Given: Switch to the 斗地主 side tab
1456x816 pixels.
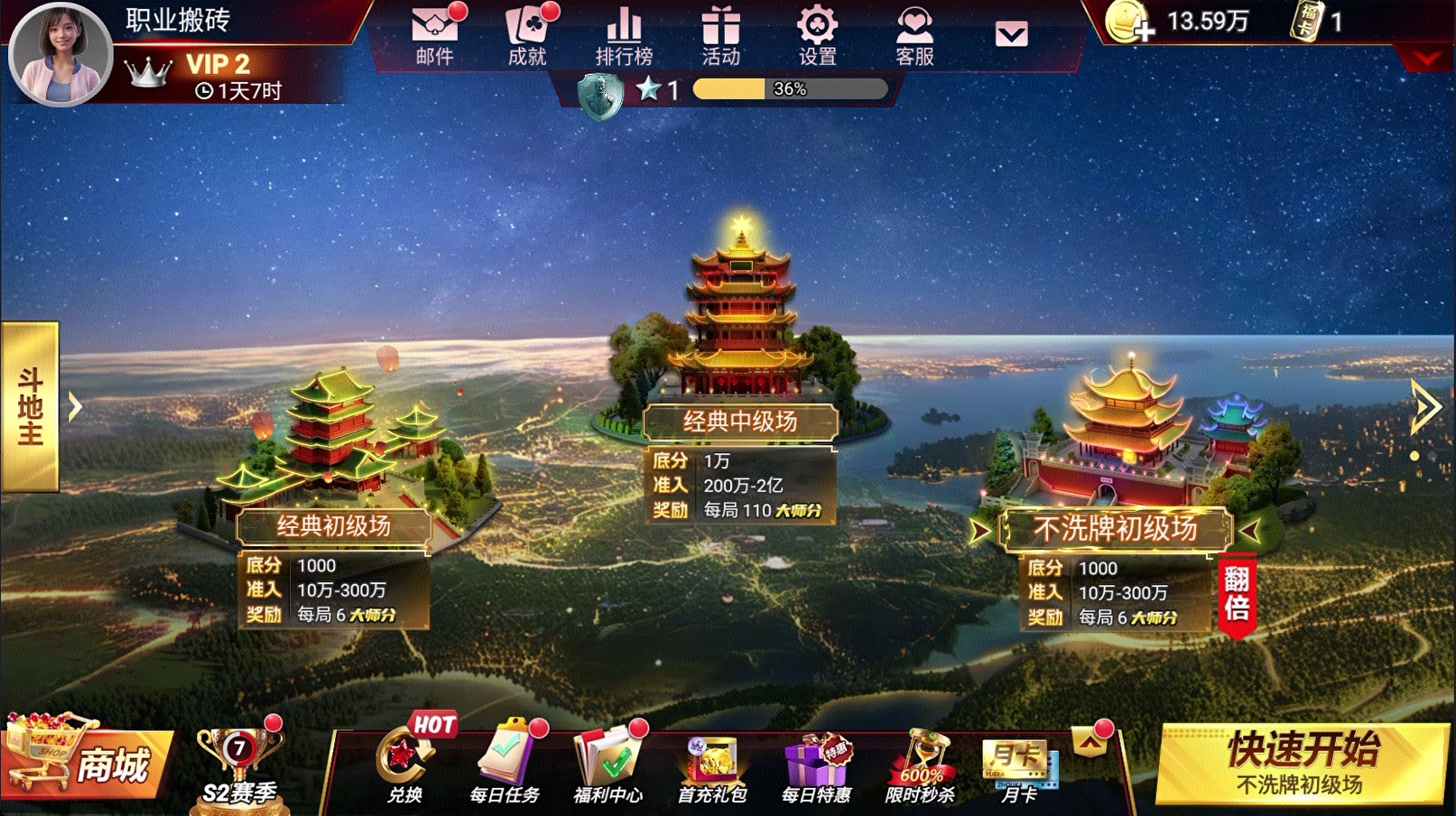Looking at the screenshot, I should pos(31,406).
